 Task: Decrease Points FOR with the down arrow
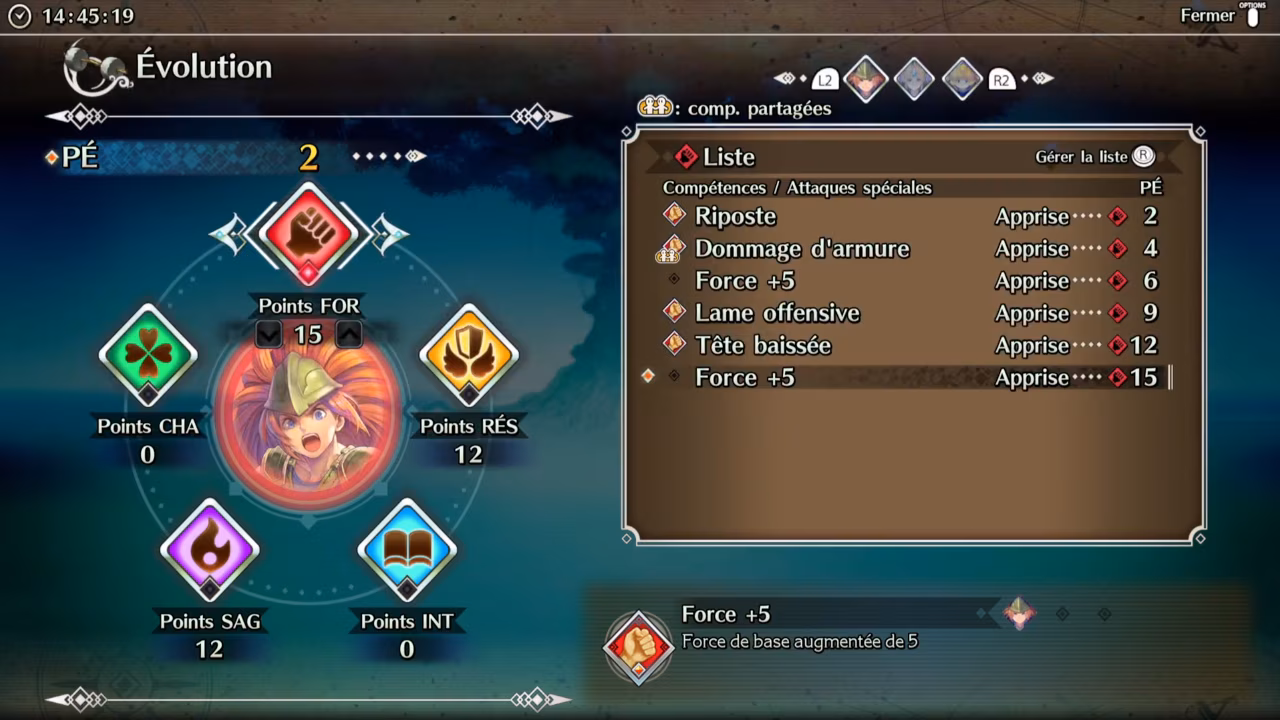pos(268,335)
